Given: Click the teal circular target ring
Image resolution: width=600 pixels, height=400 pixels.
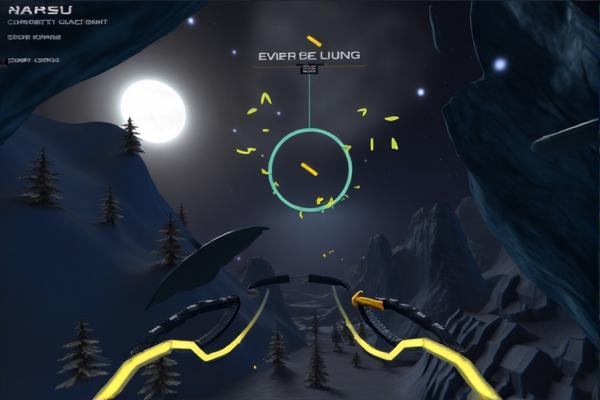Looking at the screenshot, I should [310, 169].
